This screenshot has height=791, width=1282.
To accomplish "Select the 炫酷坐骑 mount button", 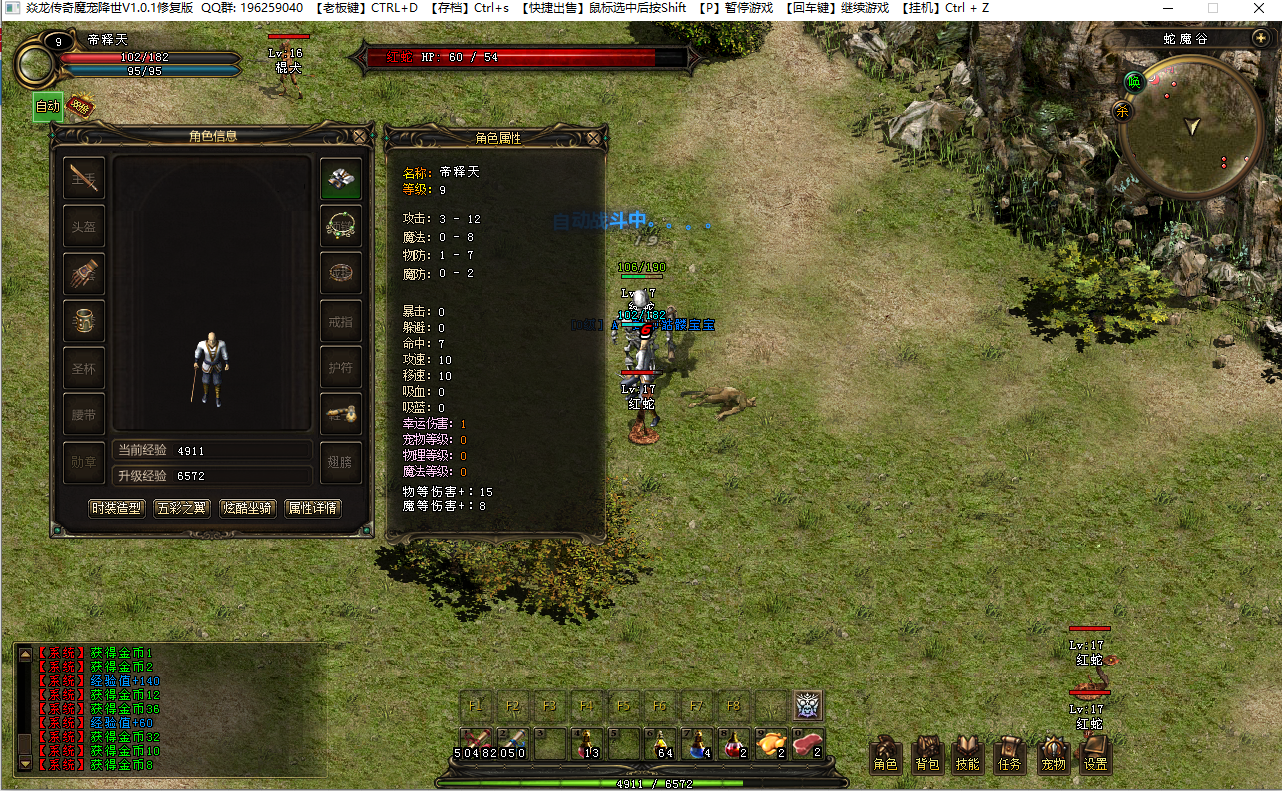I will point(248,508).
